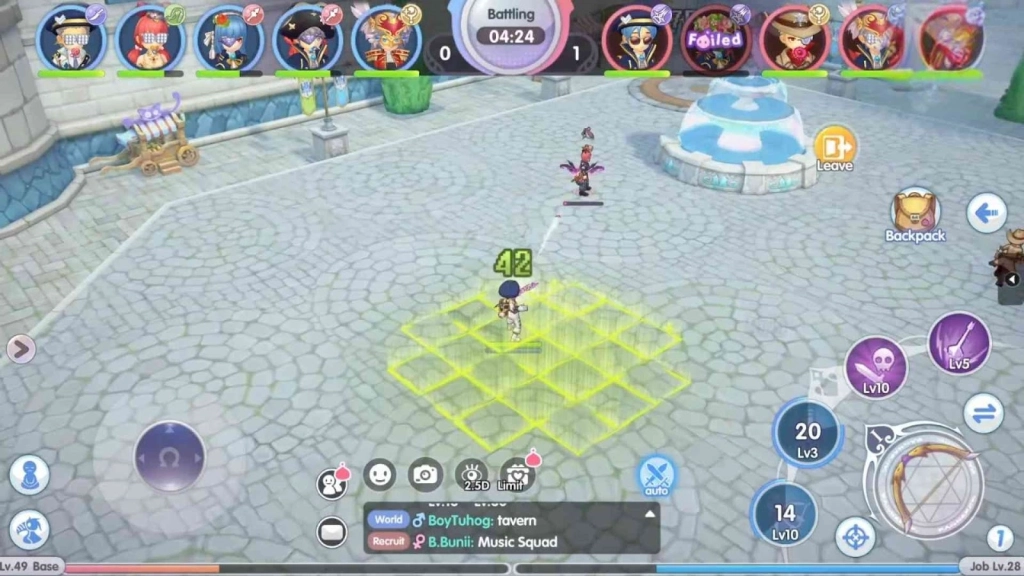Open the smiley emote menu

[379, 474]
